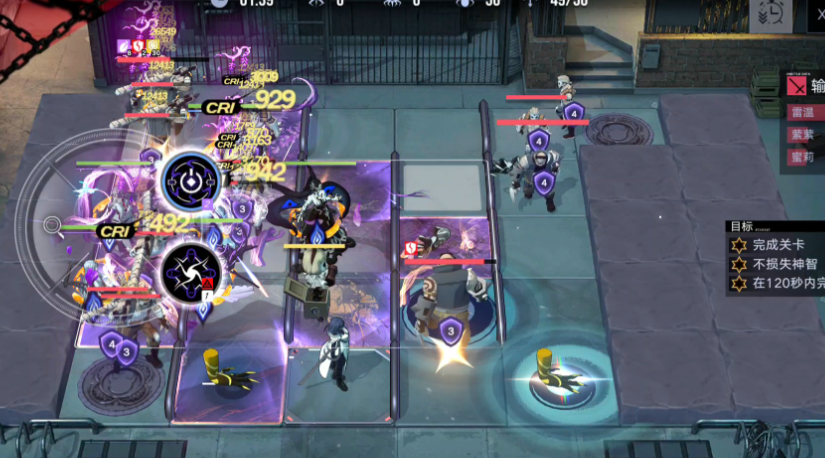This screenshot has width=825, height=458.
Task: Activate the power-symbol skill in the radial menu
Action: click(x=191, y=181)
